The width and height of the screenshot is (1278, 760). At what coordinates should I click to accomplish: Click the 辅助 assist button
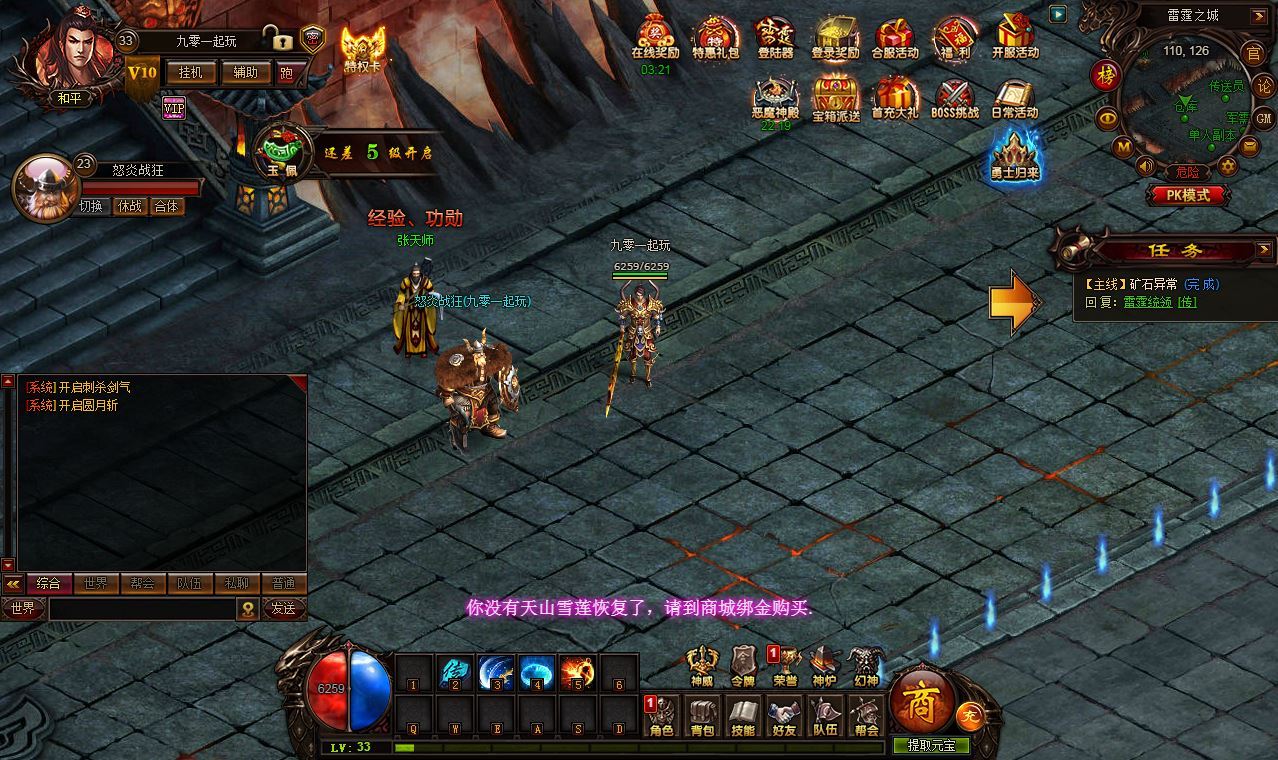click(x=245, y=72)
